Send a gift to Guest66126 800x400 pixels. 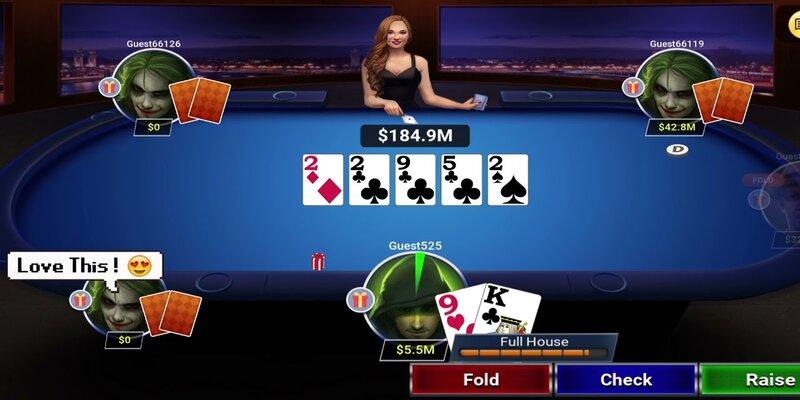[x=109, y=88]
